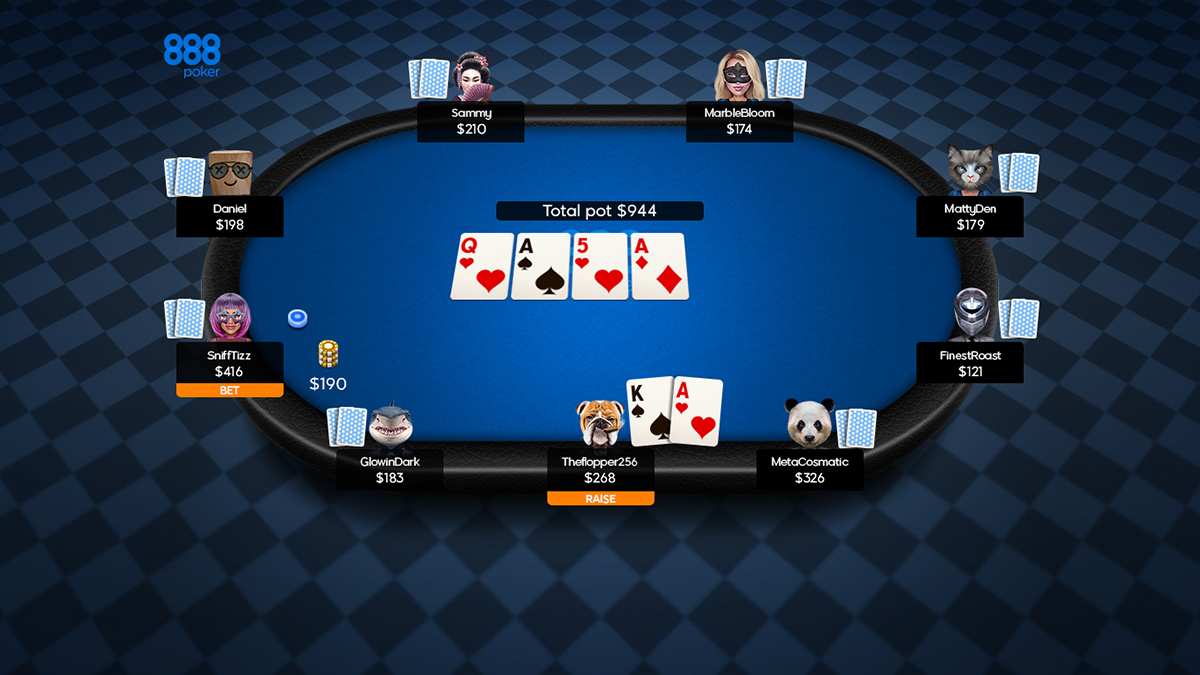The image size is (1200, 675).
Task: Click the 888 poker logo
Action: click(192, 56)
